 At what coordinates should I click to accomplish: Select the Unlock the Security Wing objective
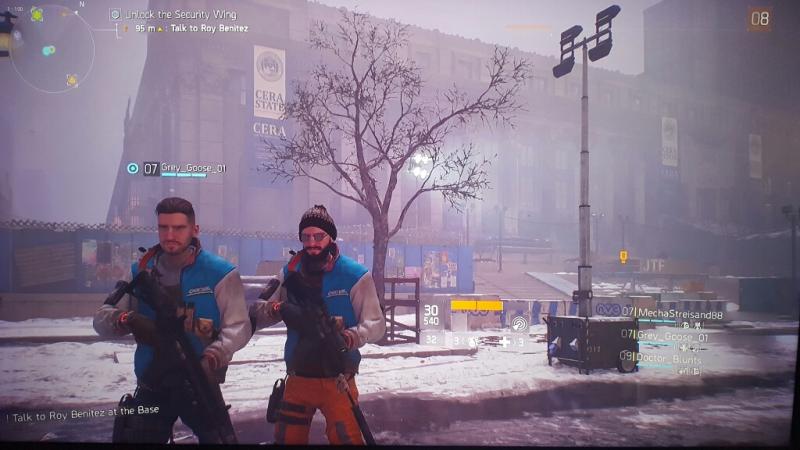click(175, 14)
